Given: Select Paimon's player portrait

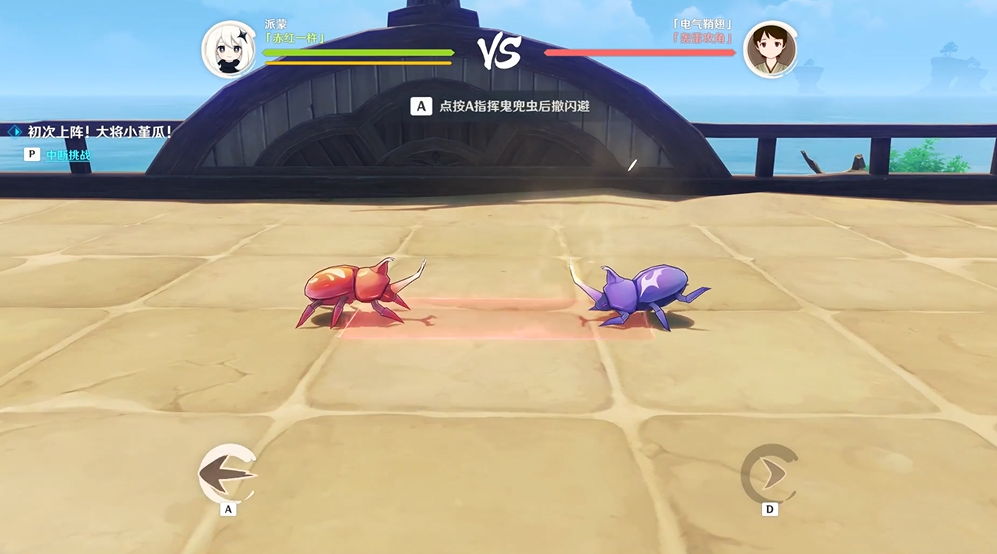Looking at the screenshot, I should [x=229, y=50].
